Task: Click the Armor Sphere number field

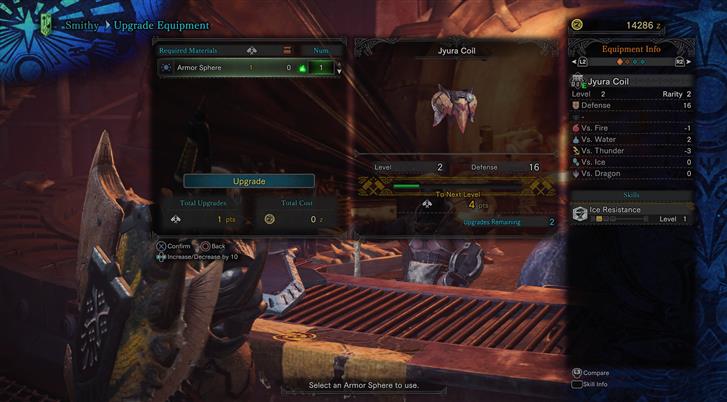Action: [x=321, y=68]
